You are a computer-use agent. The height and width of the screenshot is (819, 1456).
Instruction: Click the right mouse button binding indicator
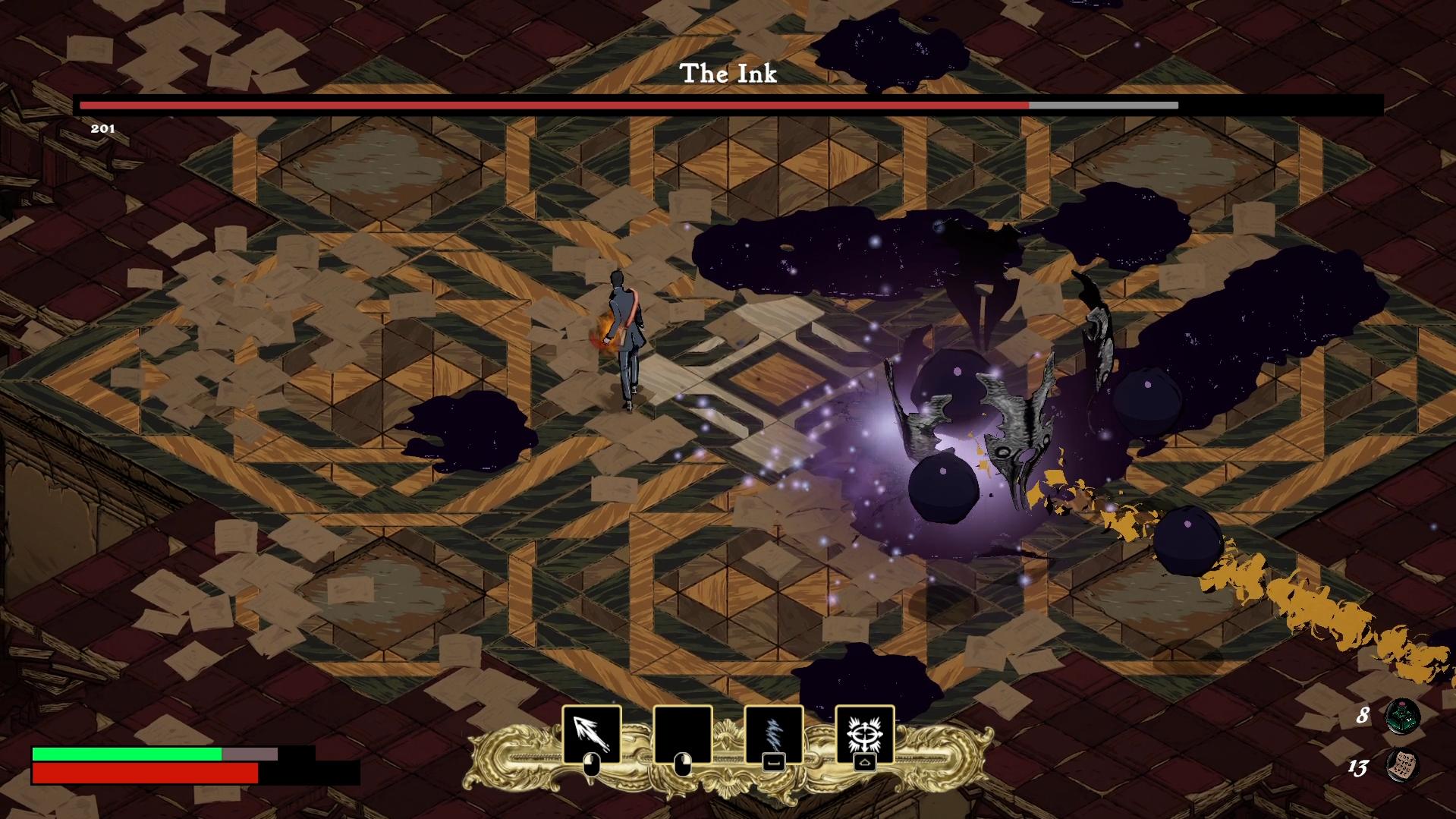[x=682, y=765]
